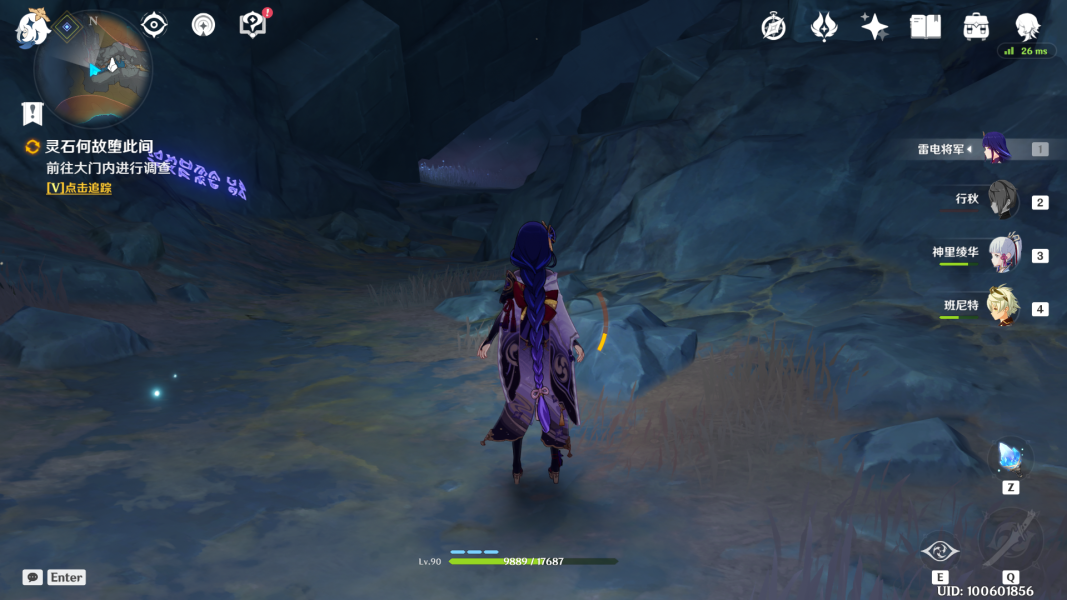This screenshot has height=600, width=1067.
Task: Activate the elemental skill eye icon
Action: pos(939,549)
